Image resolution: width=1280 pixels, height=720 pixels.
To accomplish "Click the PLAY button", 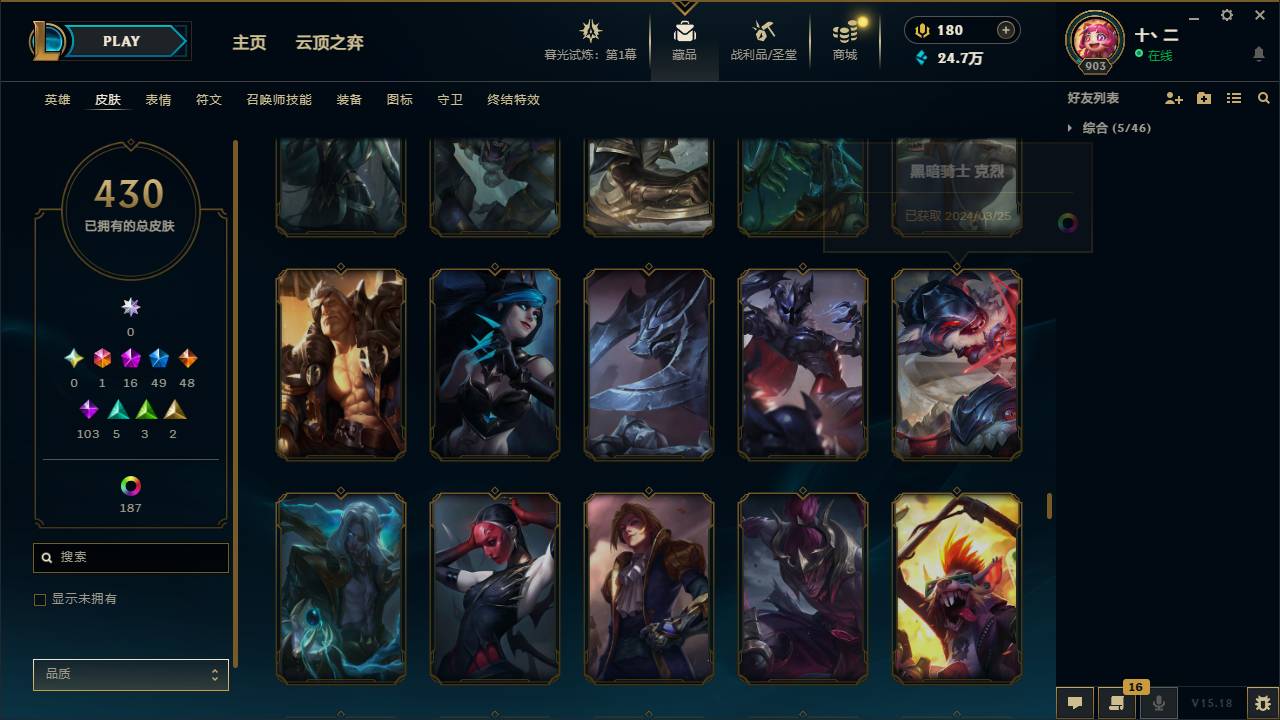I will [120, 41].
